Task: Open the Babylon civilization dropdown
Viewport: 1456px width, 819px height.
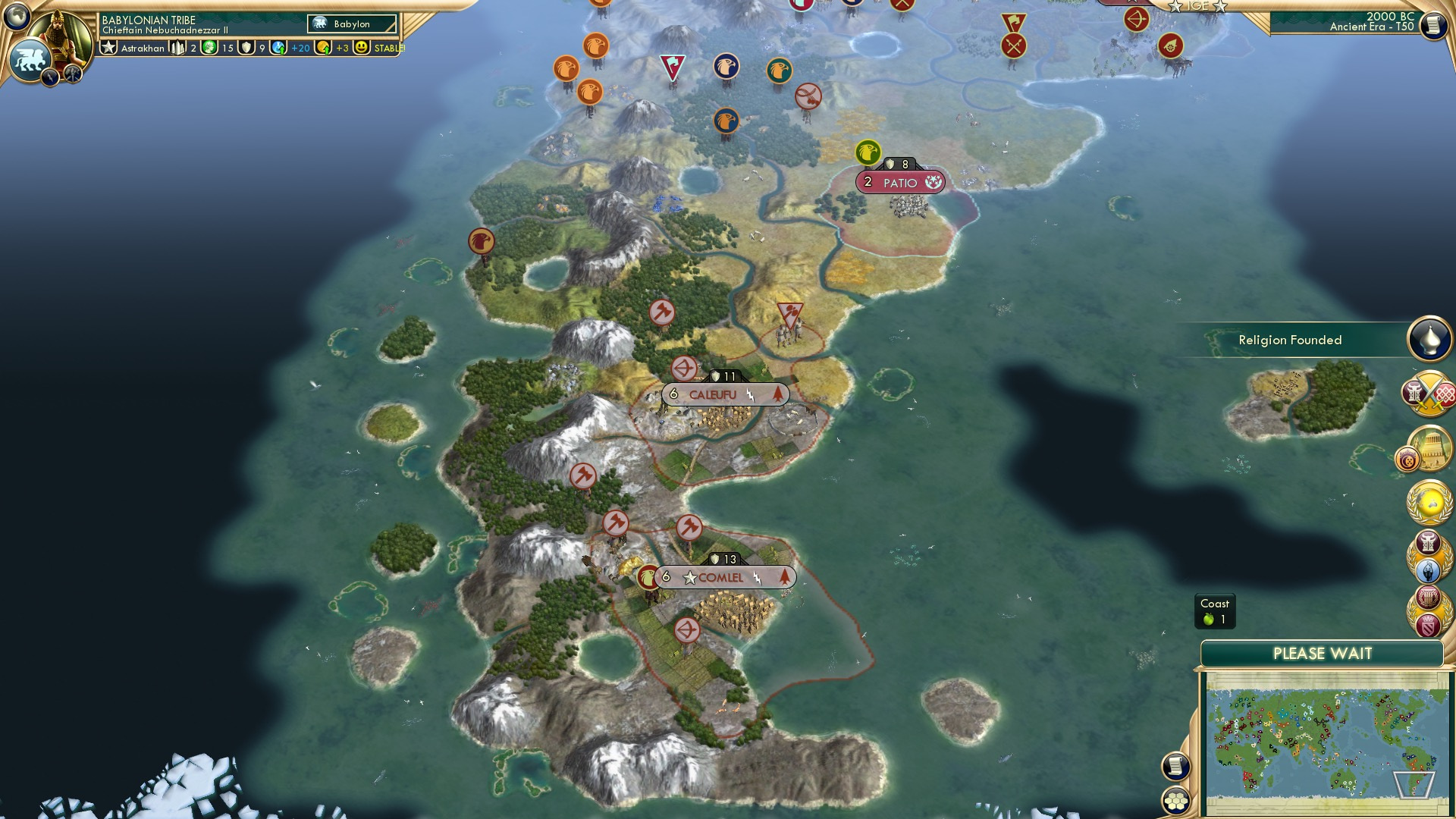Action: coord(351,24)
